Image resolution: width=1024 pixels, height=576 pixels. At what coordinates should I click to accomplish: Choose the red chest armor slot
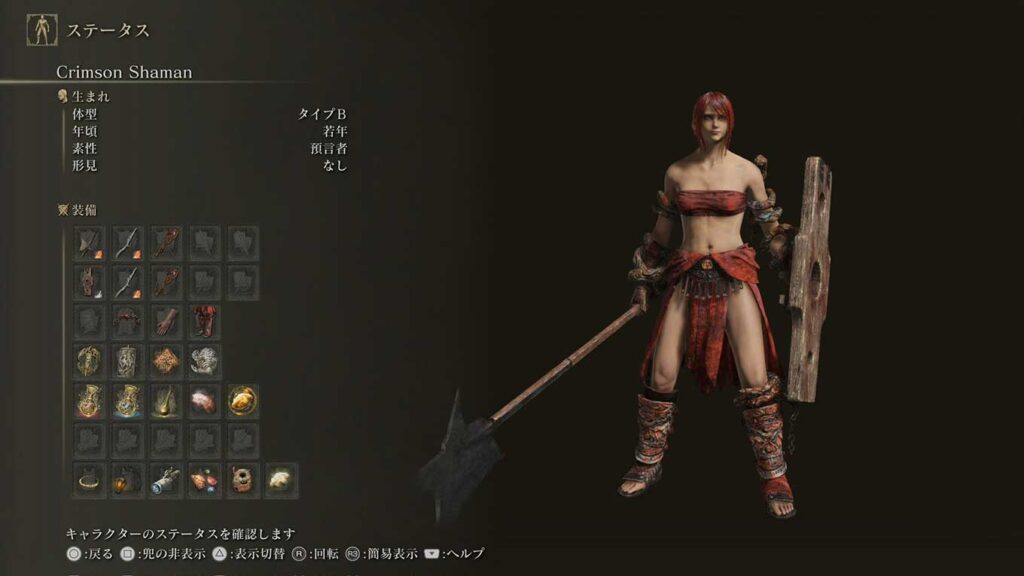(127, 322)
